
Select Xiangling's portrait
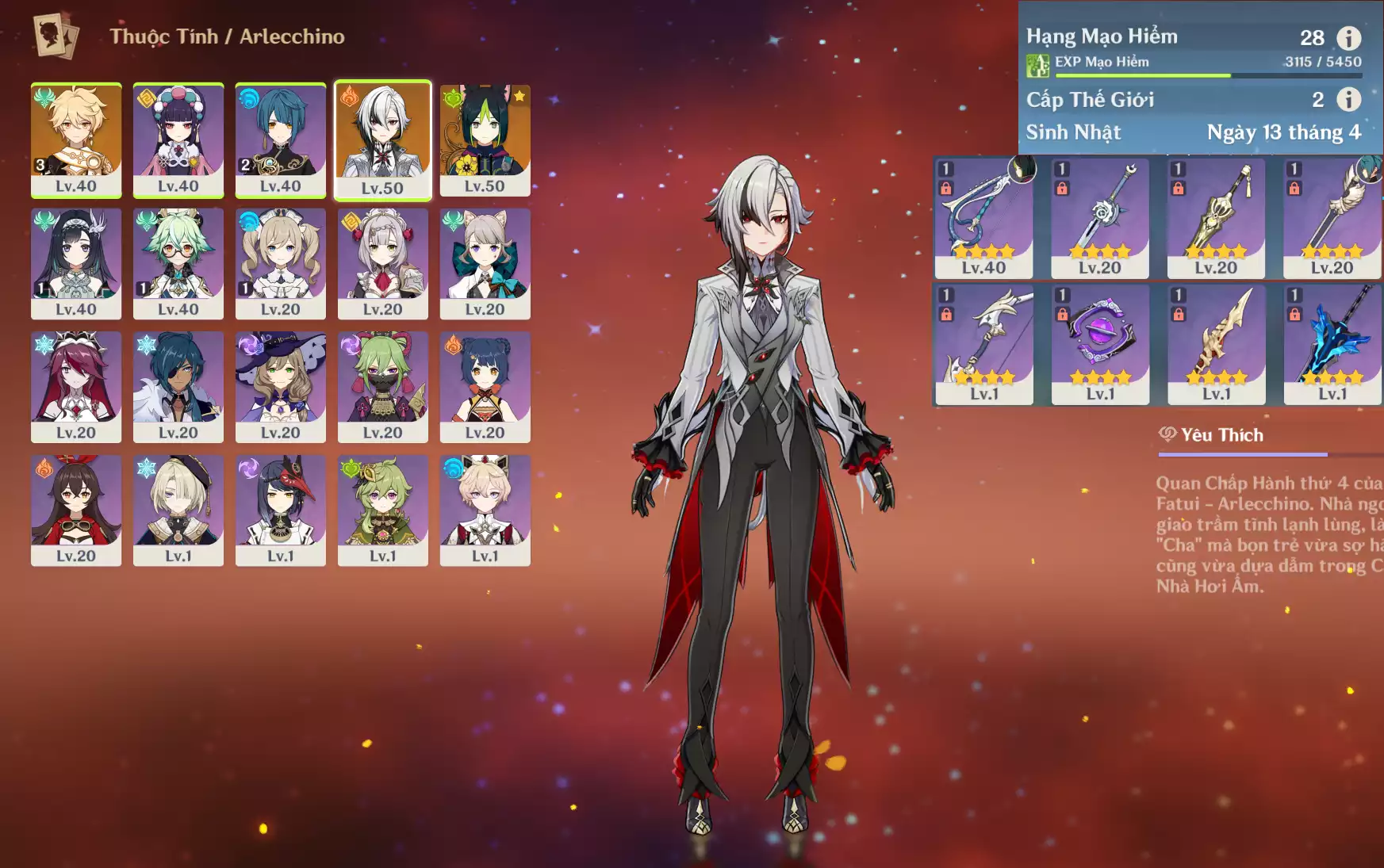click(x=485, y=386)
